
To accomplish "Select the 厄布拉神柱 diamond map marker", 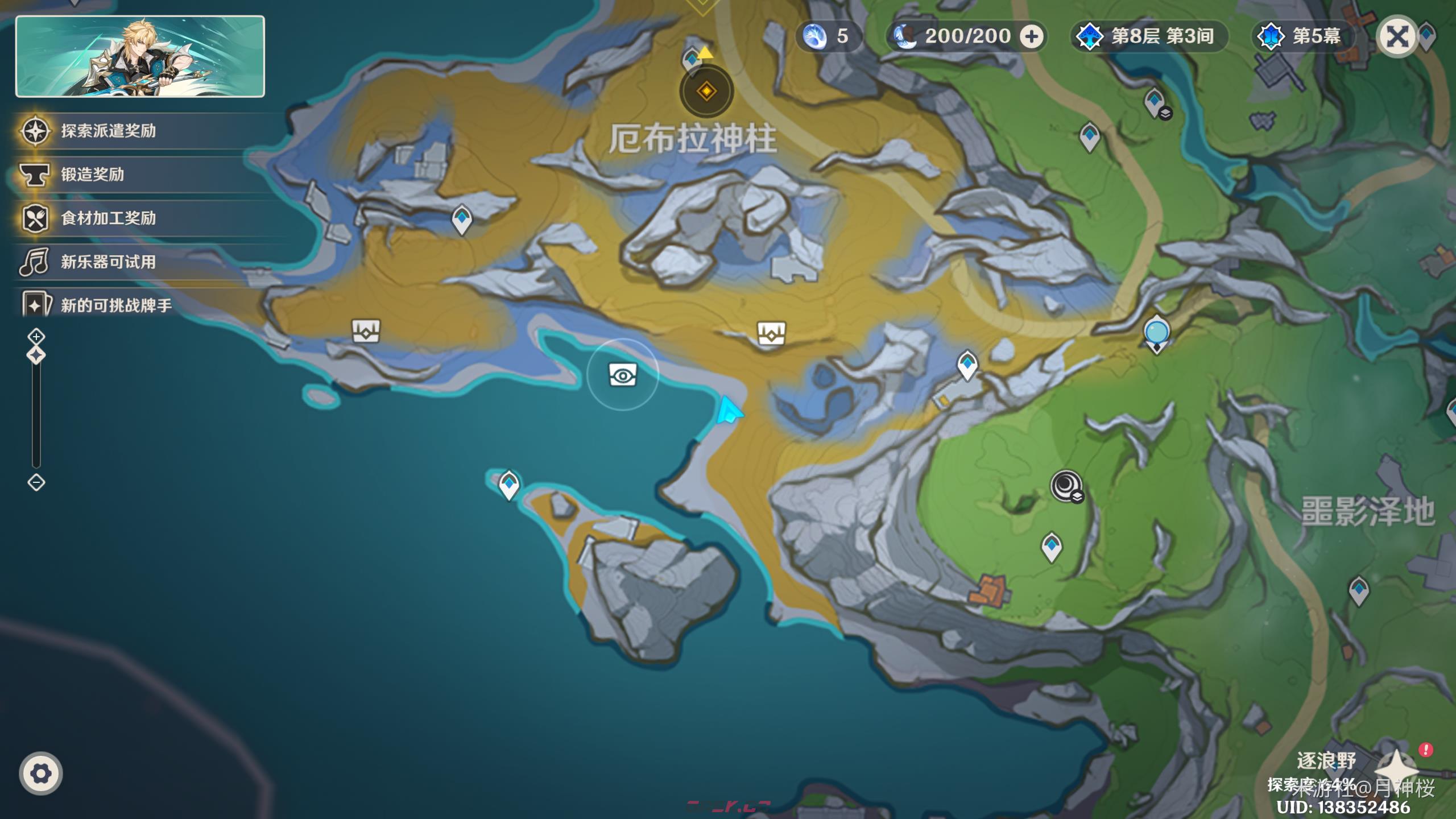I will (706, 91).
